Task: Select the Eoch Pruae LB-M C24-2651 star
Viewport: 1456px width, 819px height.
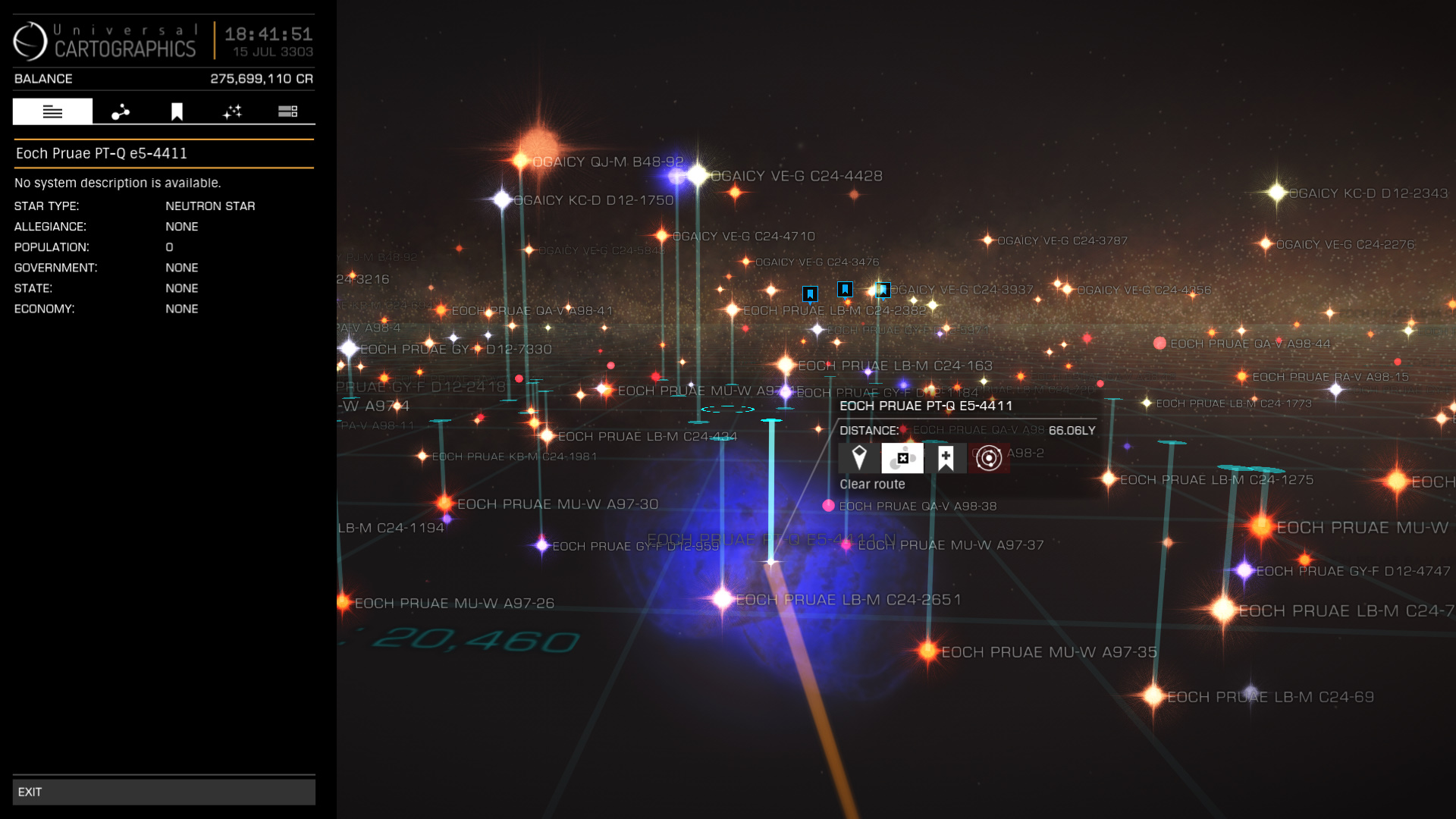Action: (723, 599)
